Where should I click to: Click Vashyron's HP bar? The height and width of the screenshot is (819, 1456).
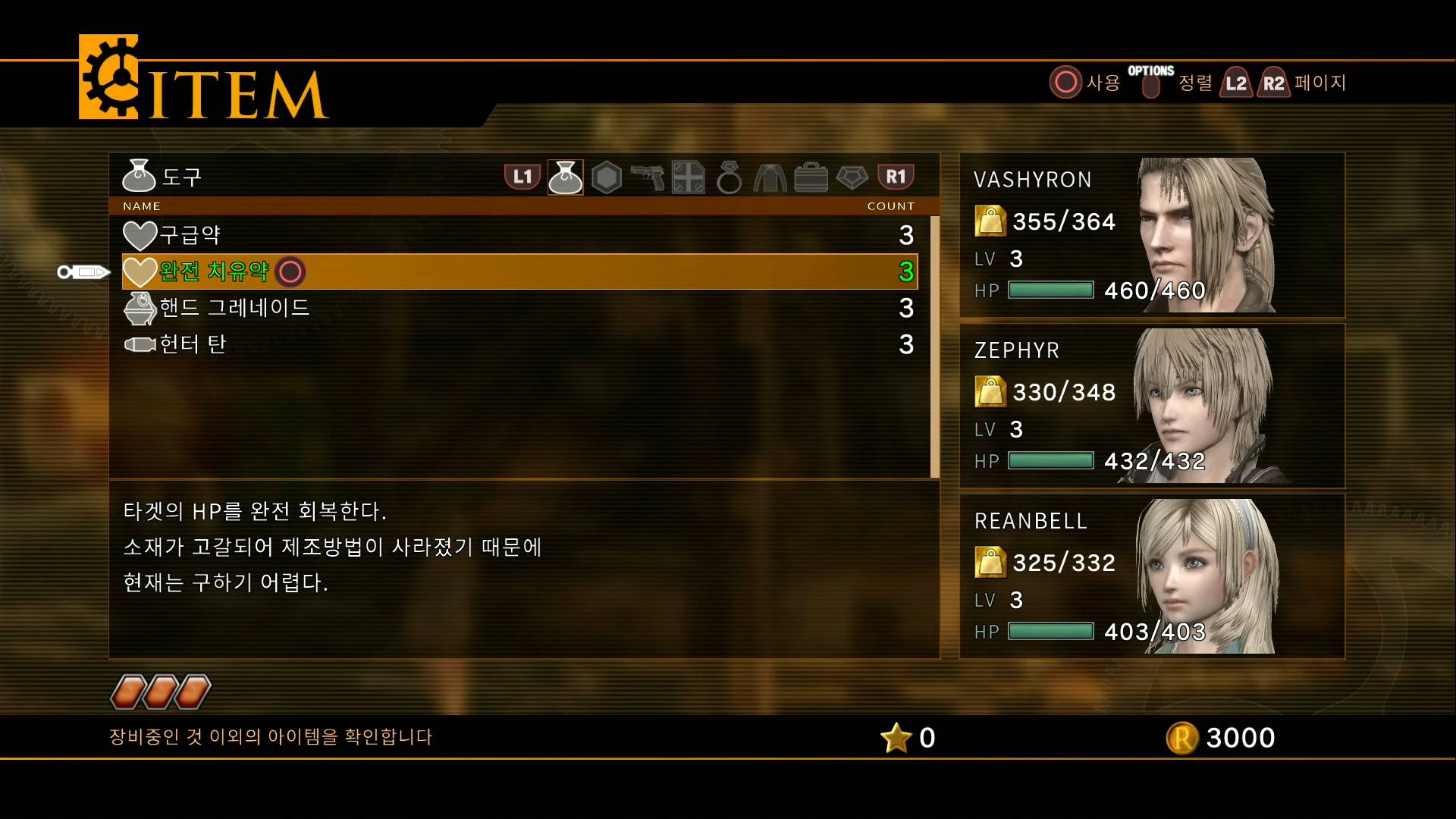(1050, 290)
